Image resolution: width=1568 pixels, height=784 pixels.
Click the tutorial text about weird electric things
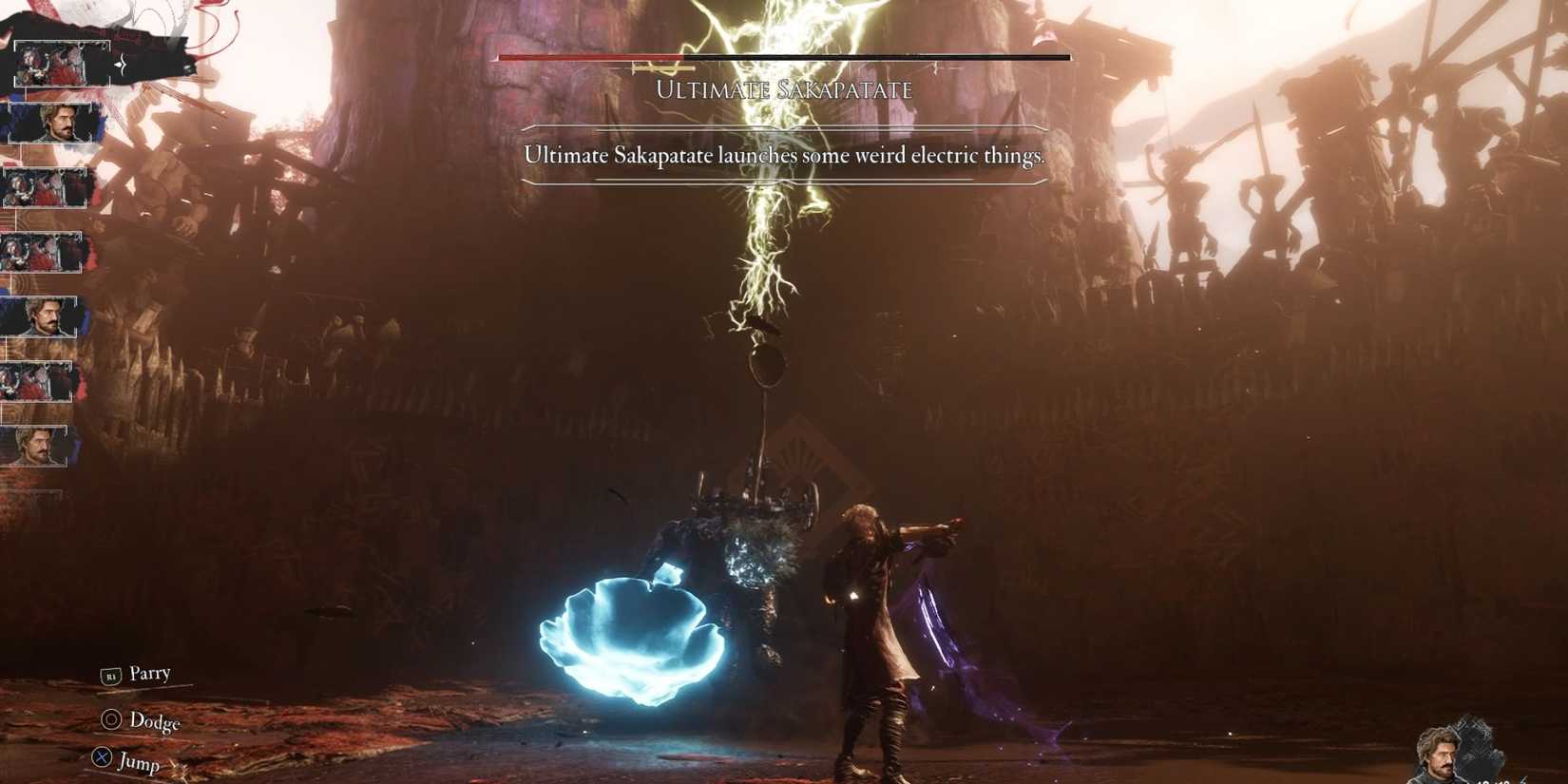[782, 155]
